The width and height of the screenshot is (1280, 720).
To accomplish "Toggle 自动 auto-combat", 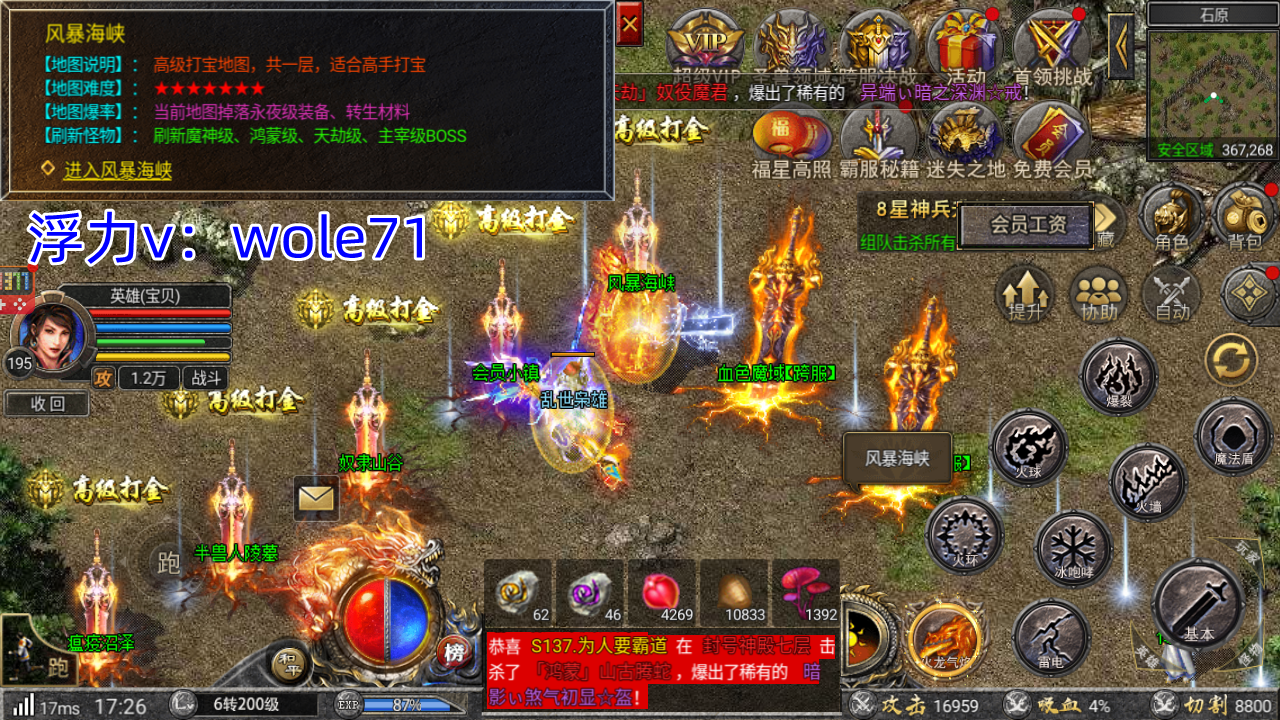I will pos(1171,295).
